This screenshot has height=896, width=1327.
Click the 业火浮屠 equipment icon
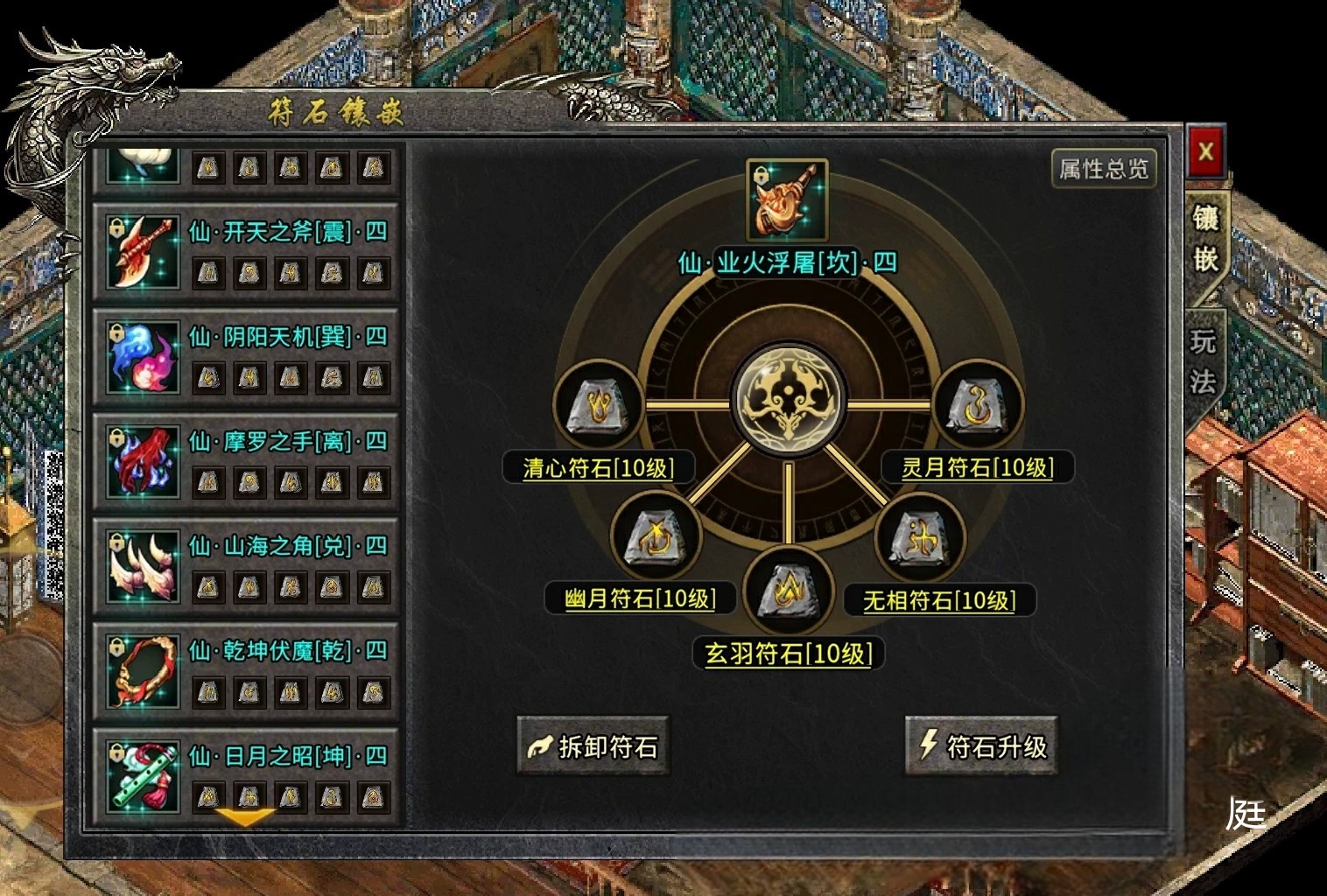(787, 199)
